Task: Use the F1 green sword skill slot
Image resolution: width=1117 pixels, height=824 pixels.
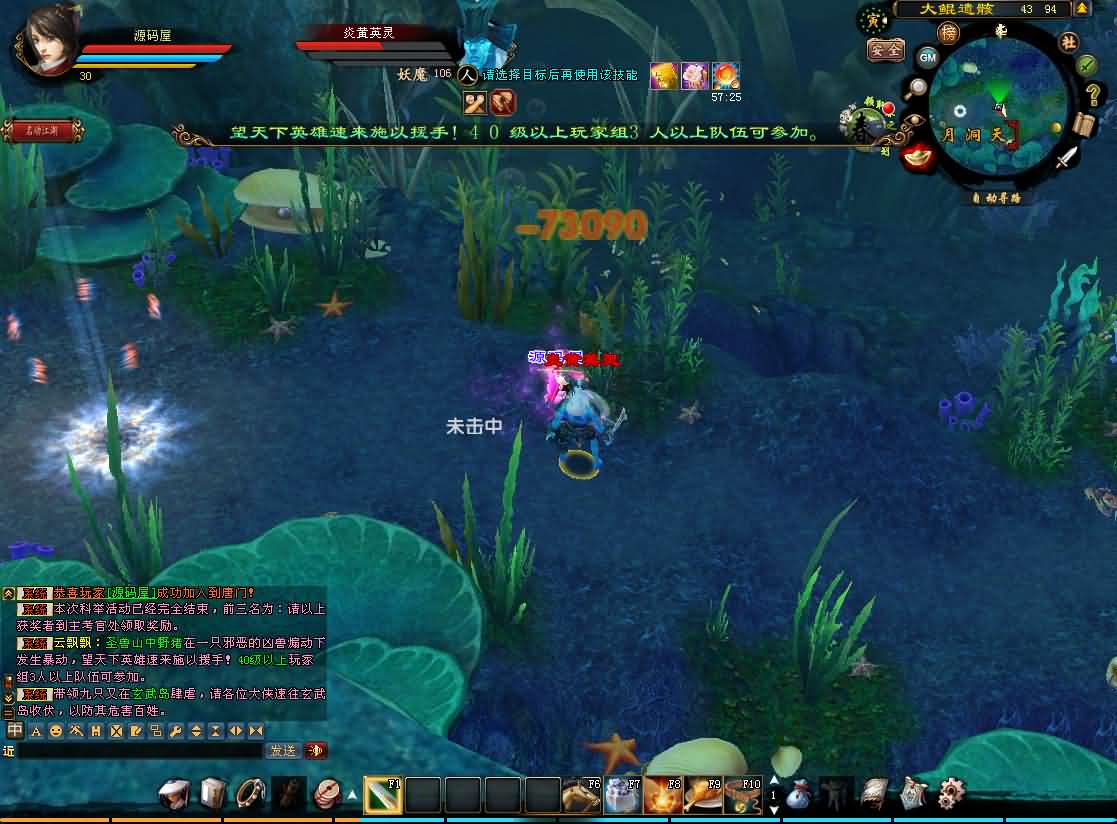Action: coord(382,795)
